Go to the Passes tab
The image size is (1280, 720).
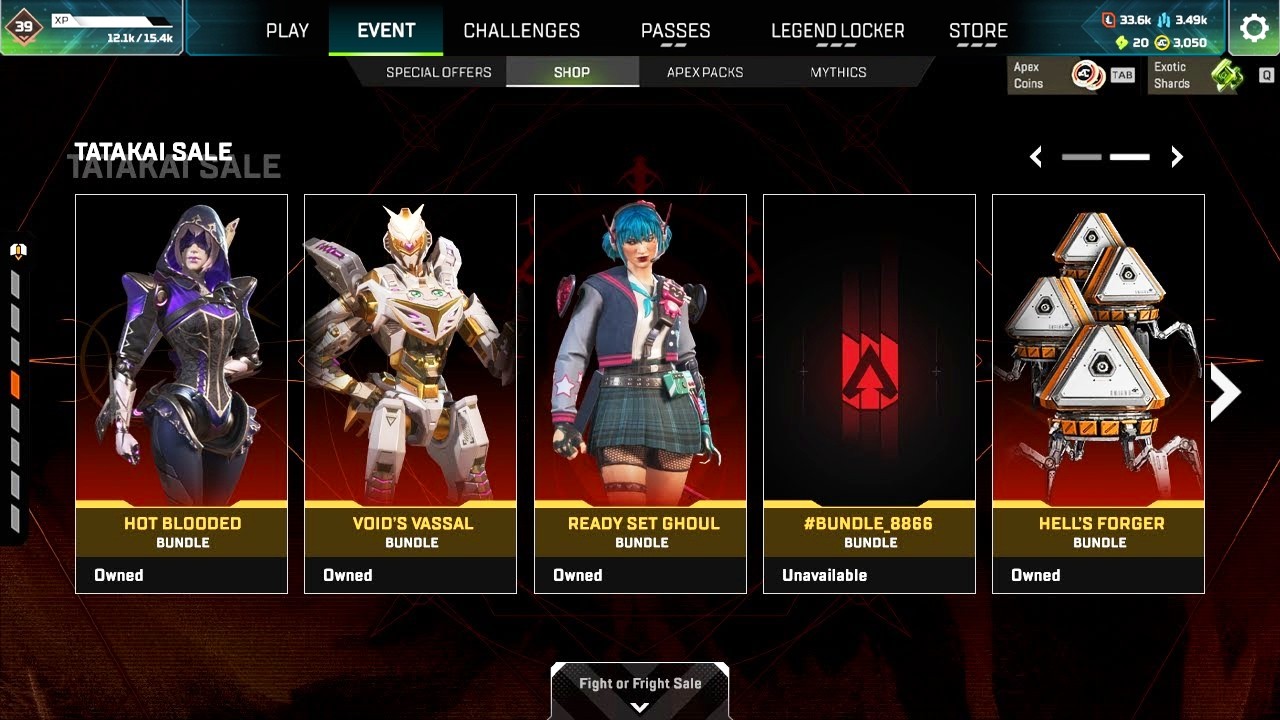pos(675,31)
